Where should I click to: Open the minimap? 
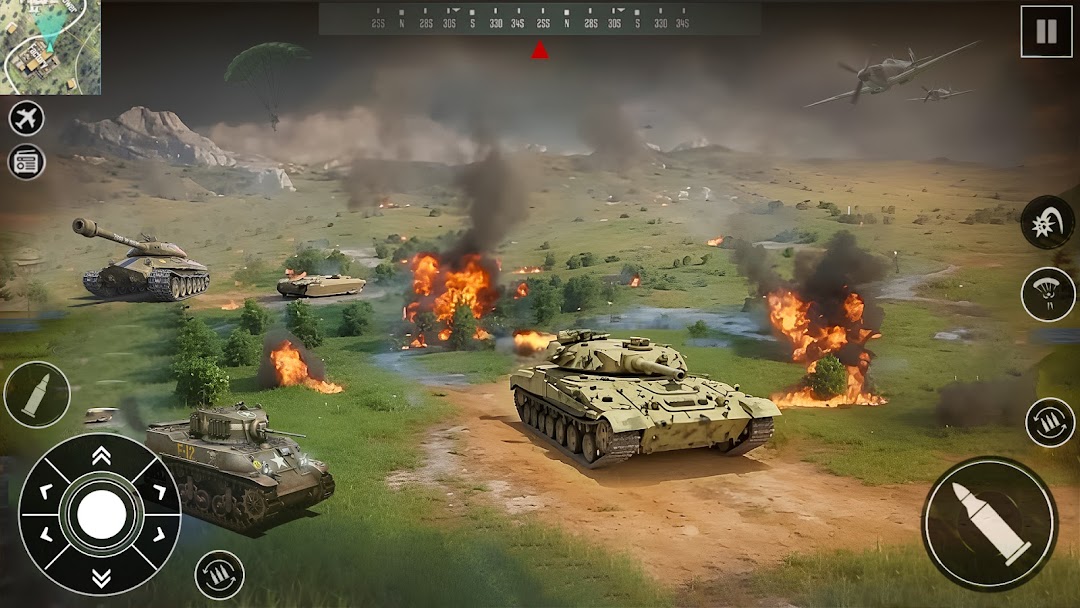(50, 47)
